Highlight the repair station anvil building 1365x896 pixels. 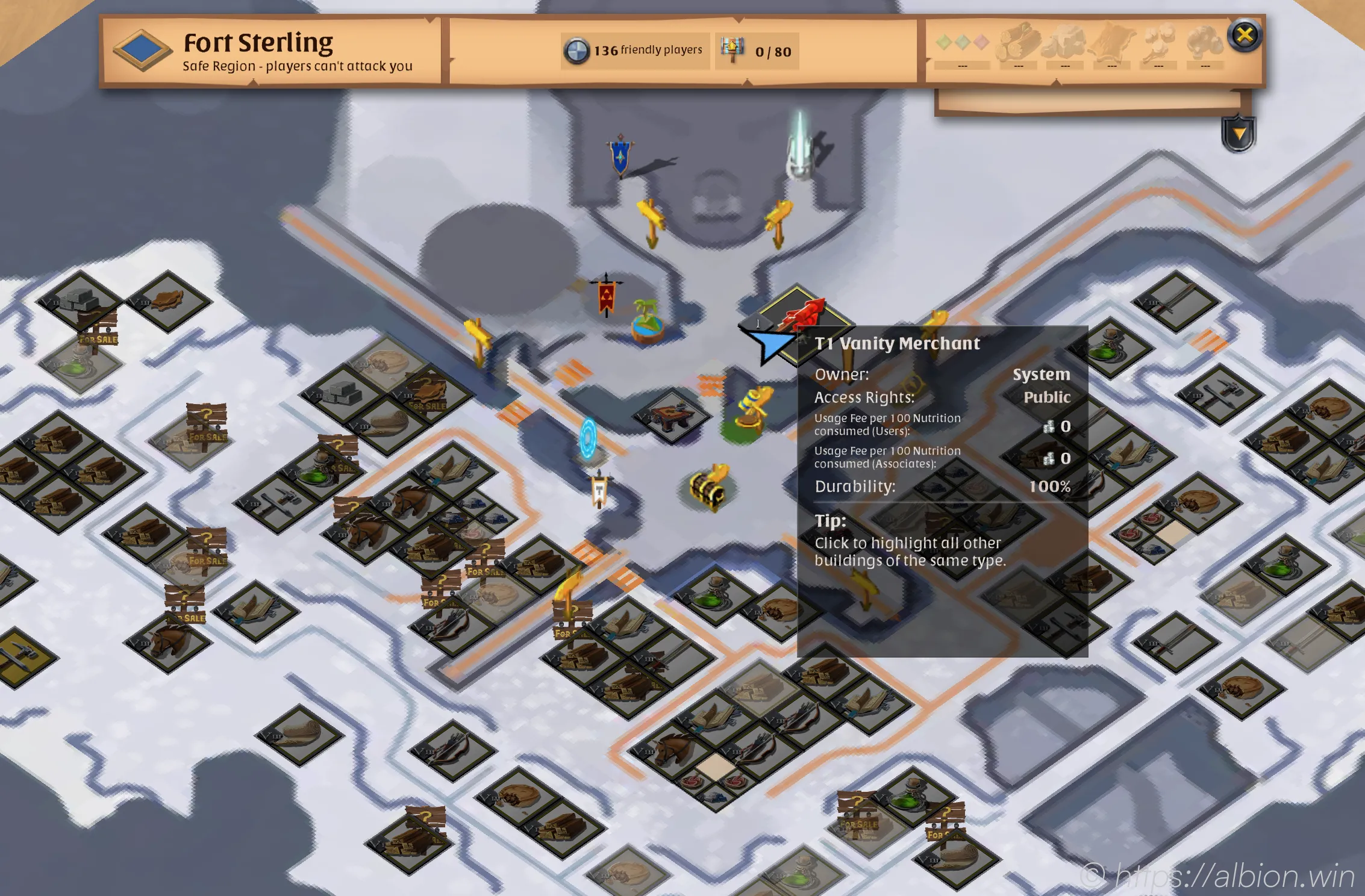672,415
